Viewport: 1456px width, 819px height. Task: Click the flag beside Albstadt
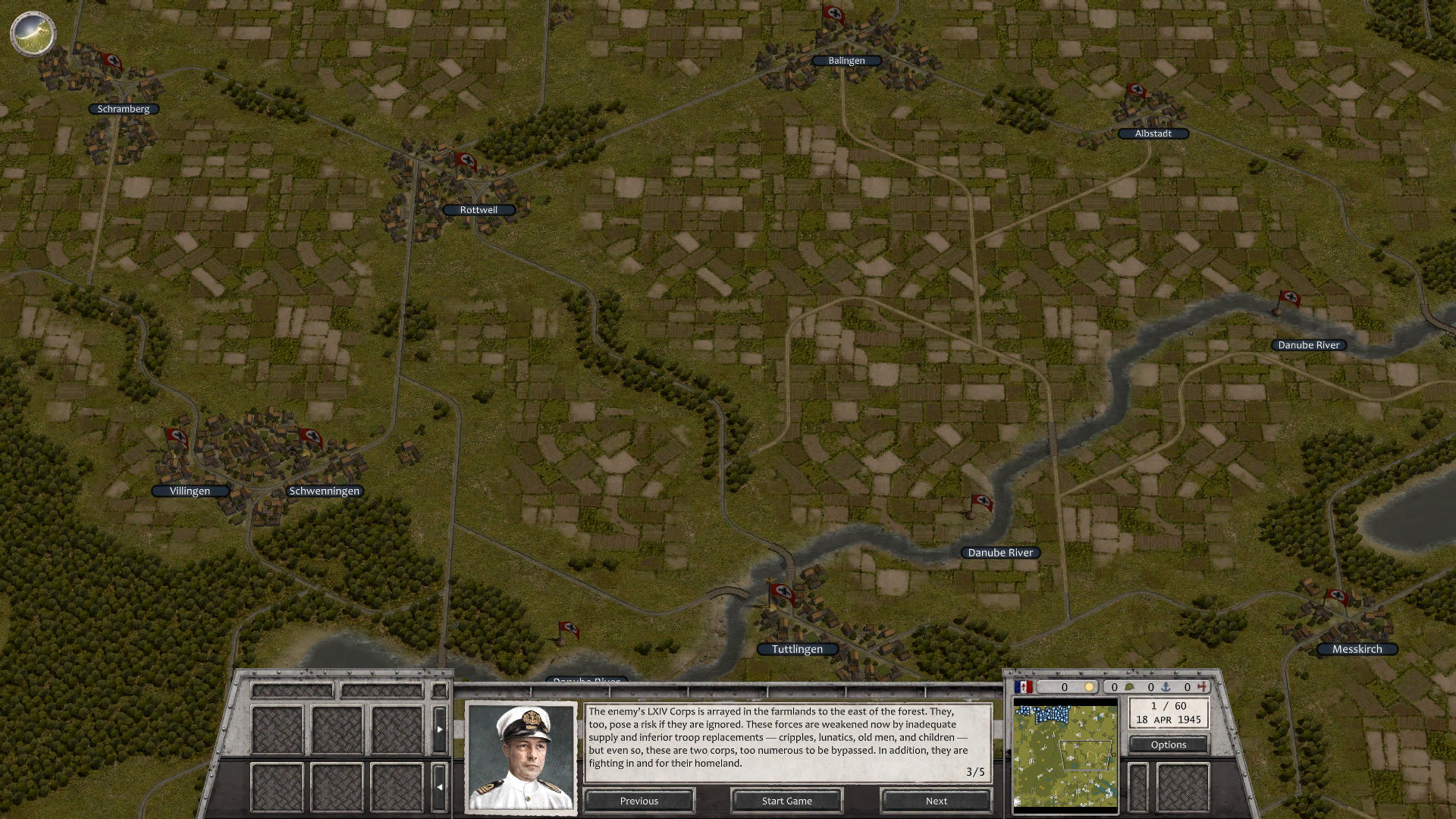tap(1136, 93)
